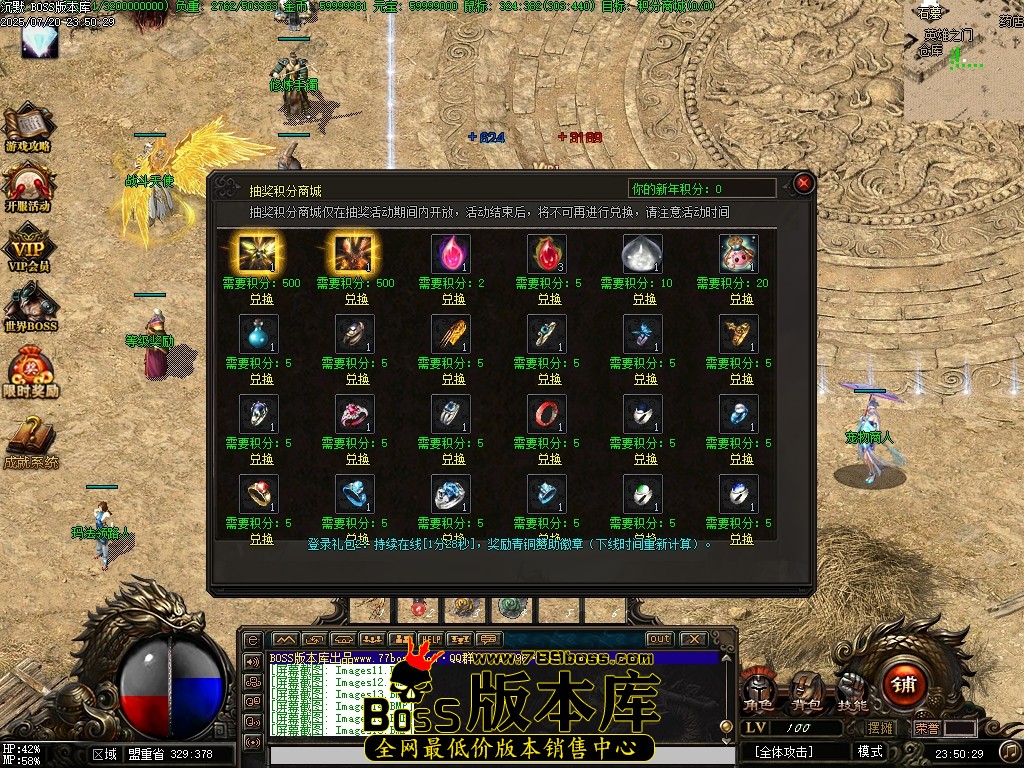Open the 开服活动 events menu
Screen dimensions: 1024x768
[28, 188]
